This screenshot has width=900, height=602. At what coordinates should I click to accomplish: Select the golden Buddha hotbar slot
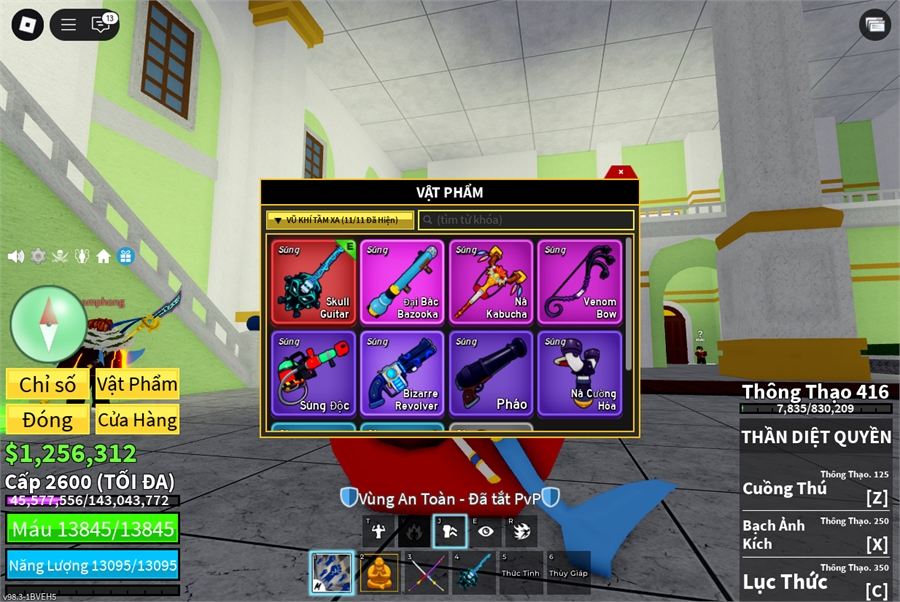click(x=379, y=573)
